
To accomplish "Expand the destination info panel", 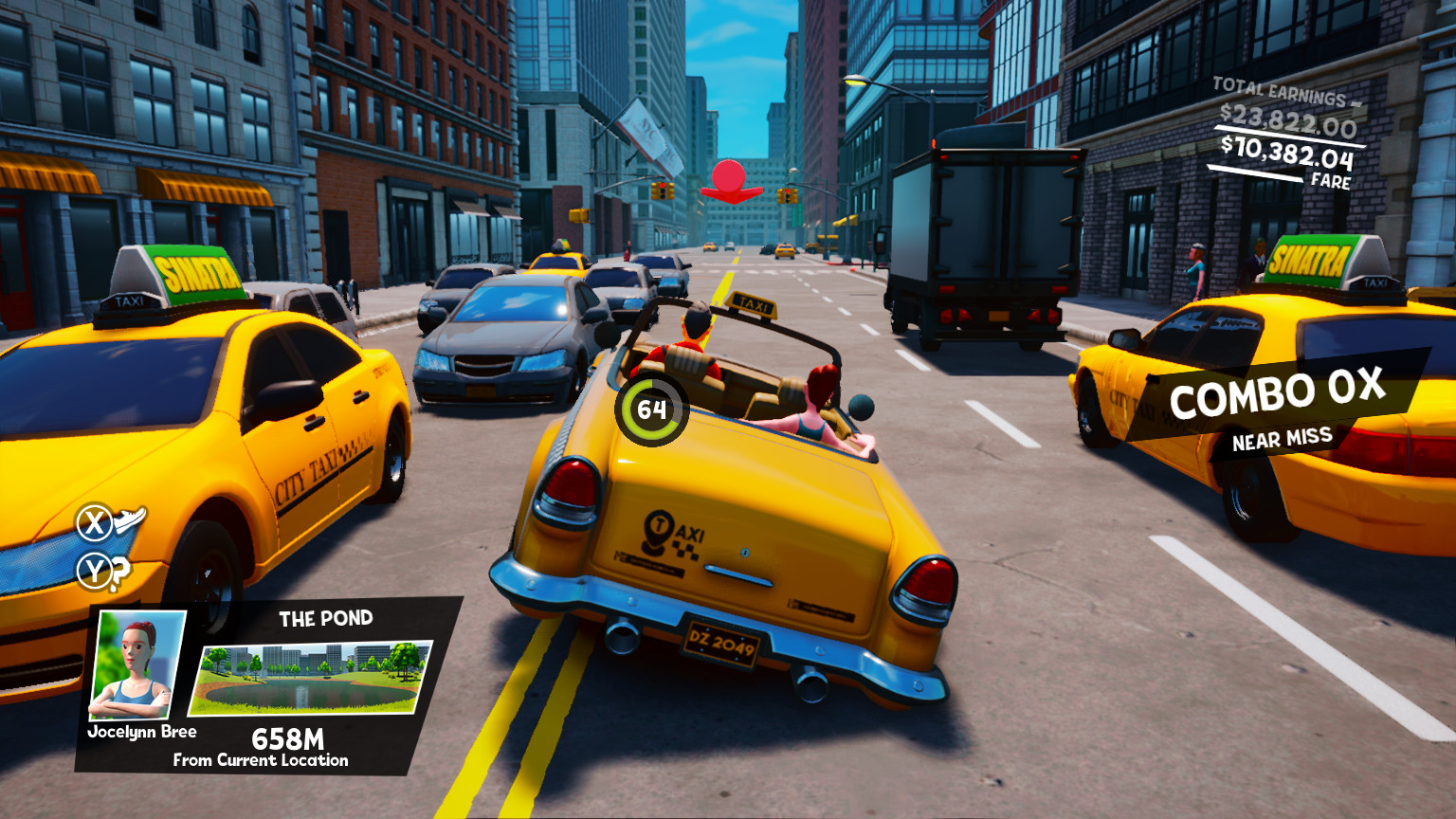I will pyautogui.click(x=313, y=682).
